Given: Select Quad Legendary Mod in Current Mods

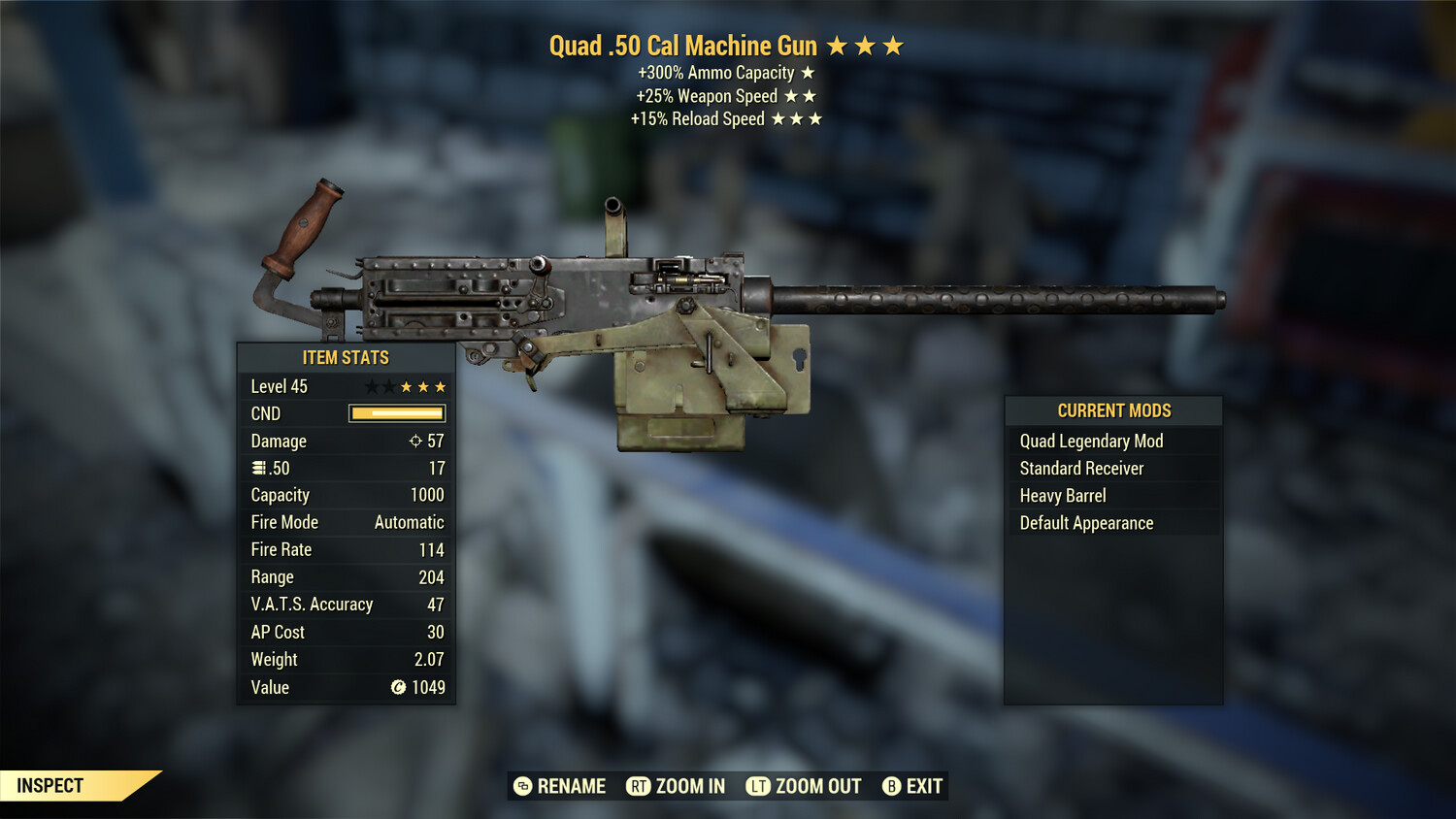Looking at the screenshot, I should click(x=1090, y=441).
